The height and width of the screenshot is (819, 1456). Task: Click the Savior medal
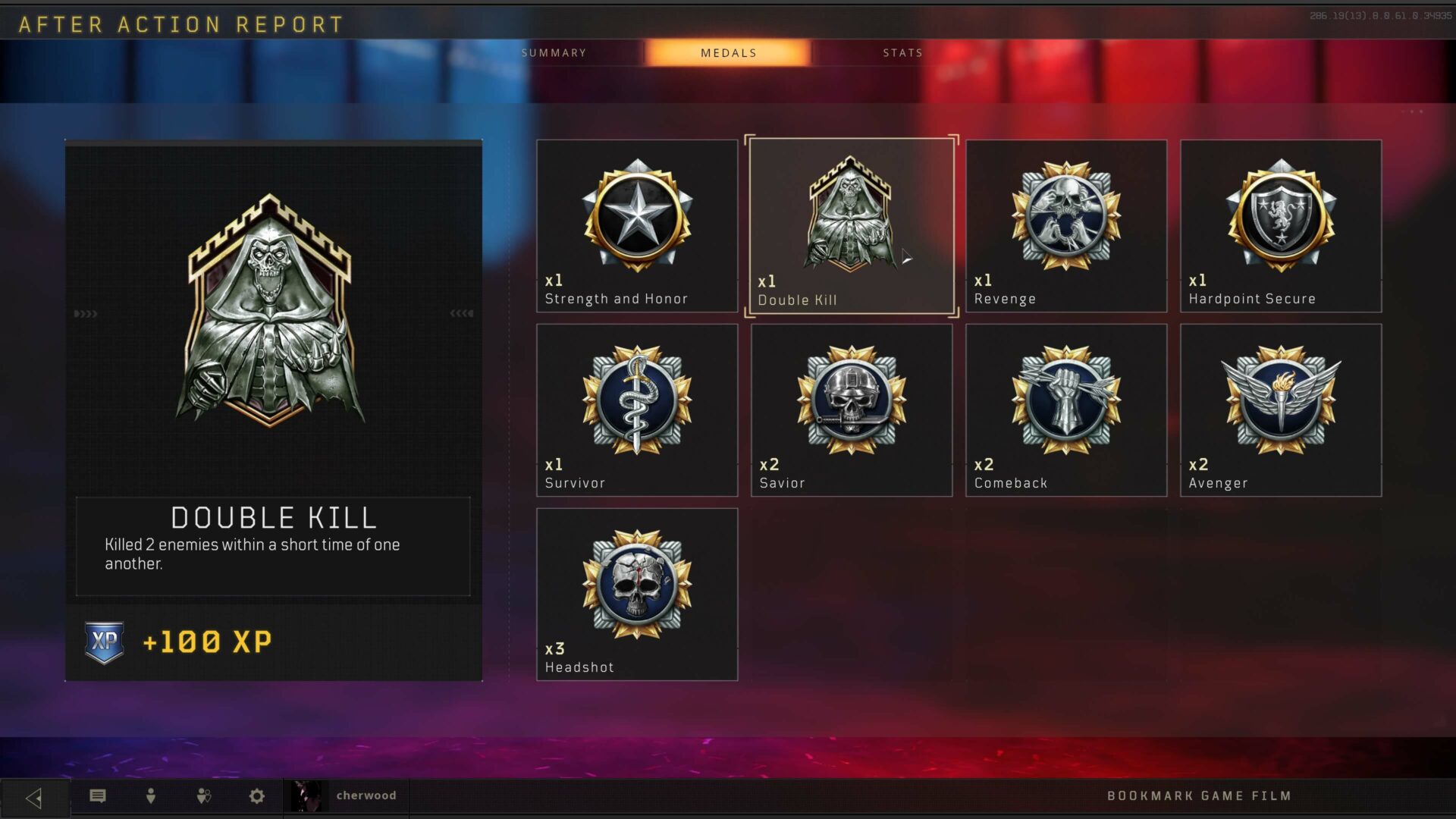click(852, 410)
